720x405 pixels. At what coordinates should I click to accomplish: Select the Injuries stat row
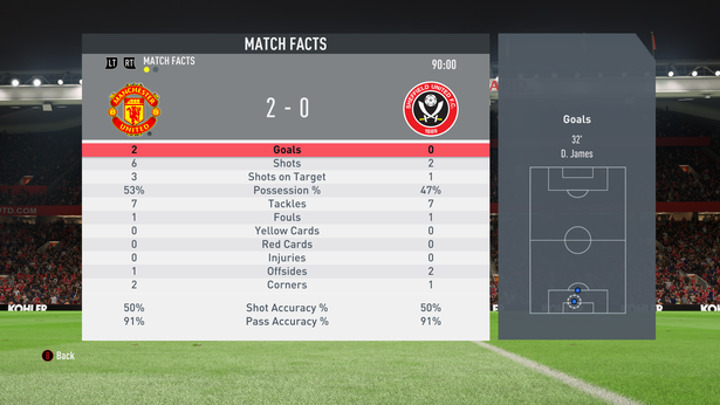click(x=286, y=258)
